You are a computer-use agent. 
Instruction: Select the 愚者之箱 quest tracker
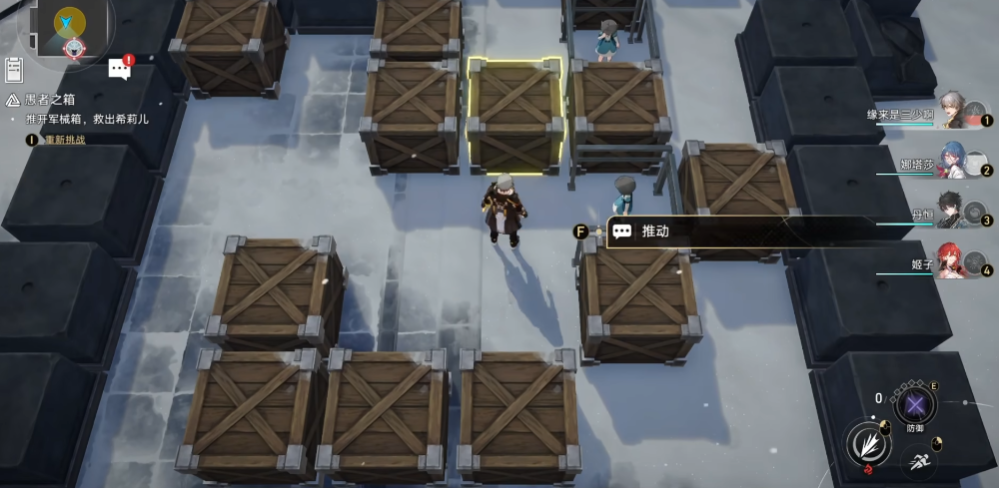coord(49,100)
